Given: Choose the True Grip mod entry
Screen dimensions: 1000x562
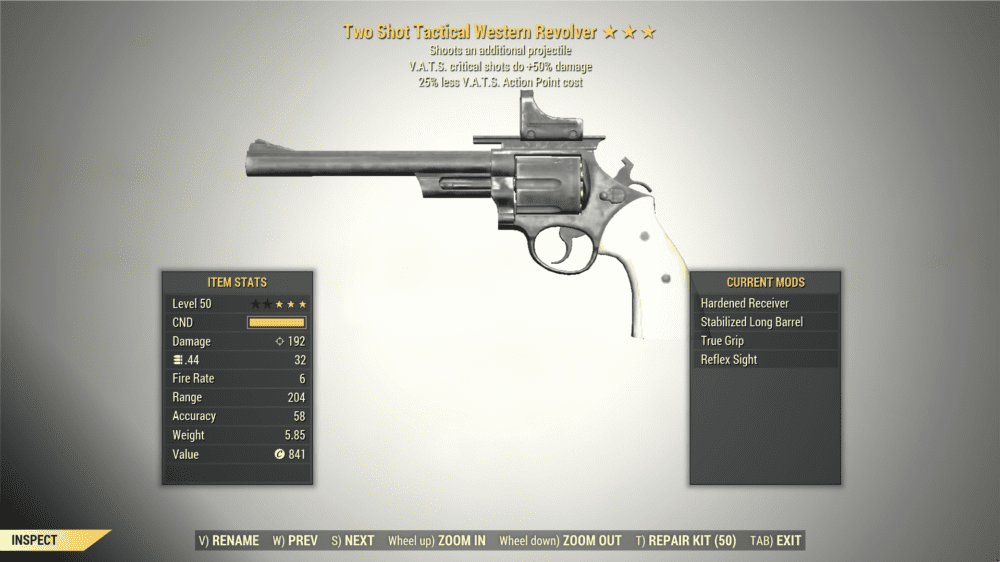Looking at the screenshot, I should (x=766, y=341).
